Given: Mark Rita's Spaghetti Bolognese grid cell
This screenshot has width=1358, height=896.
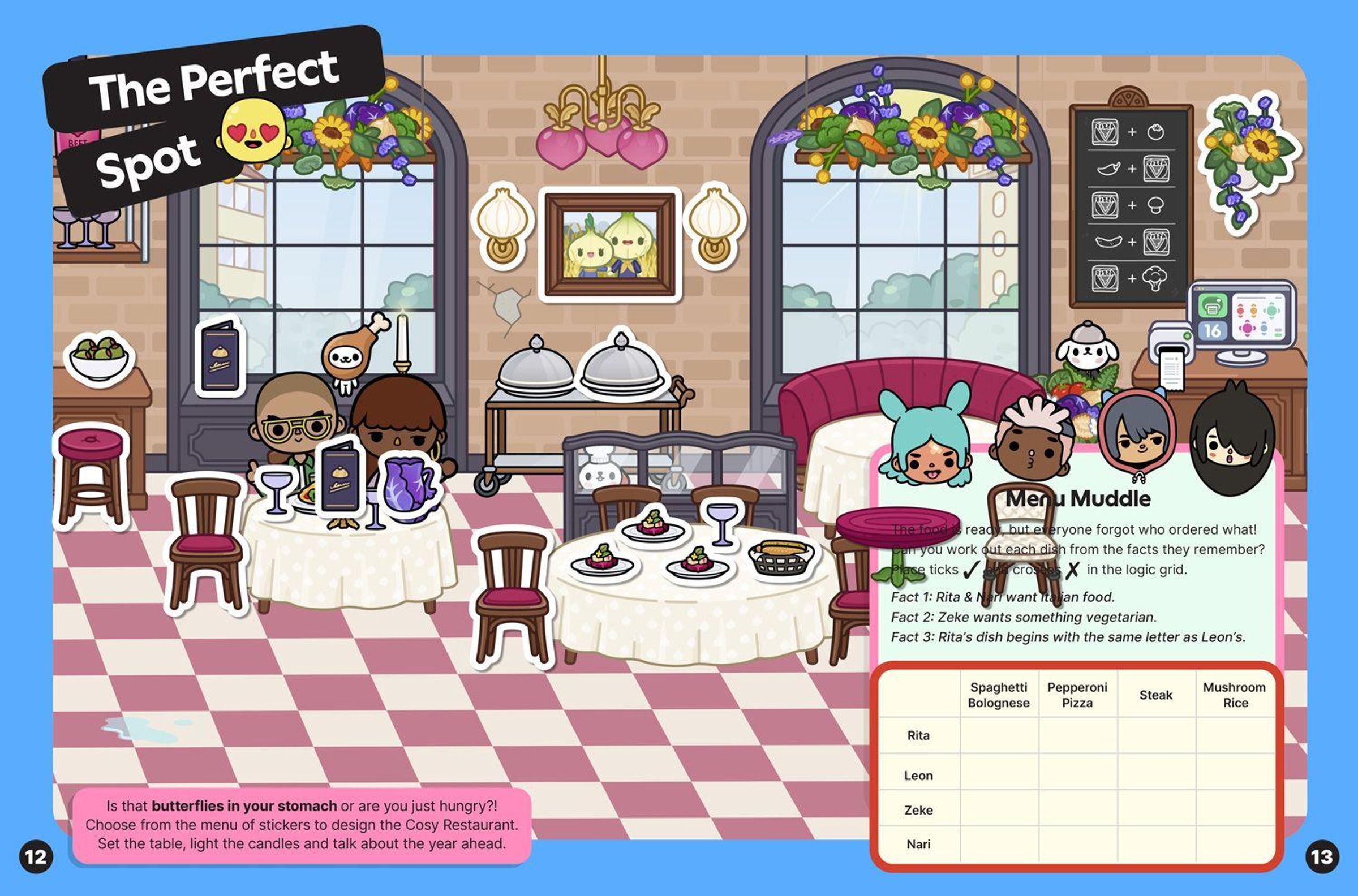Looking at the screenshot, I should click(x=999, y=735).
